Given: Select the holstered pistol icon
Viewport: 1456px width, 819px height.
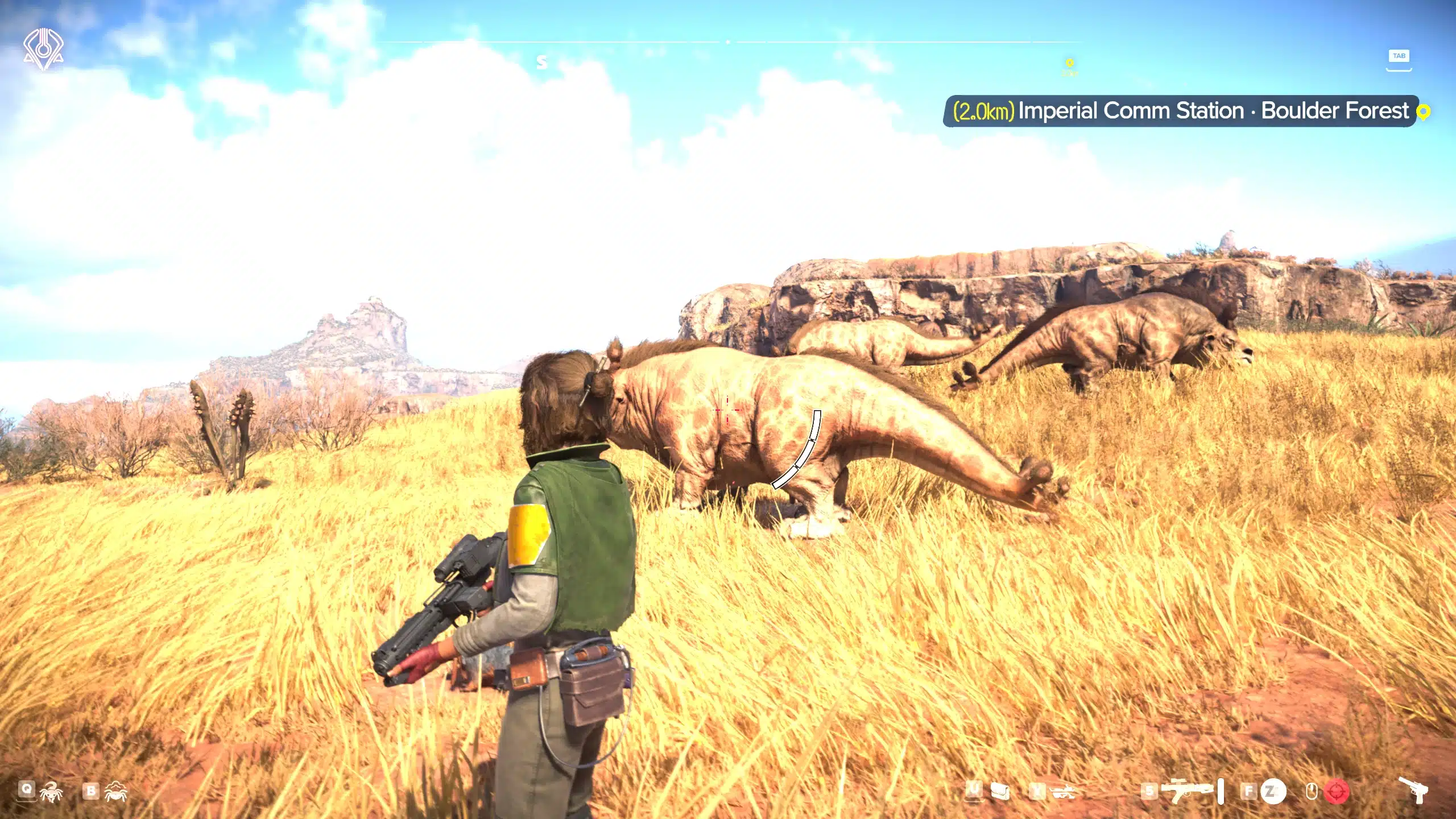Looking at the screenshot, I should [x=1413, y=789].
